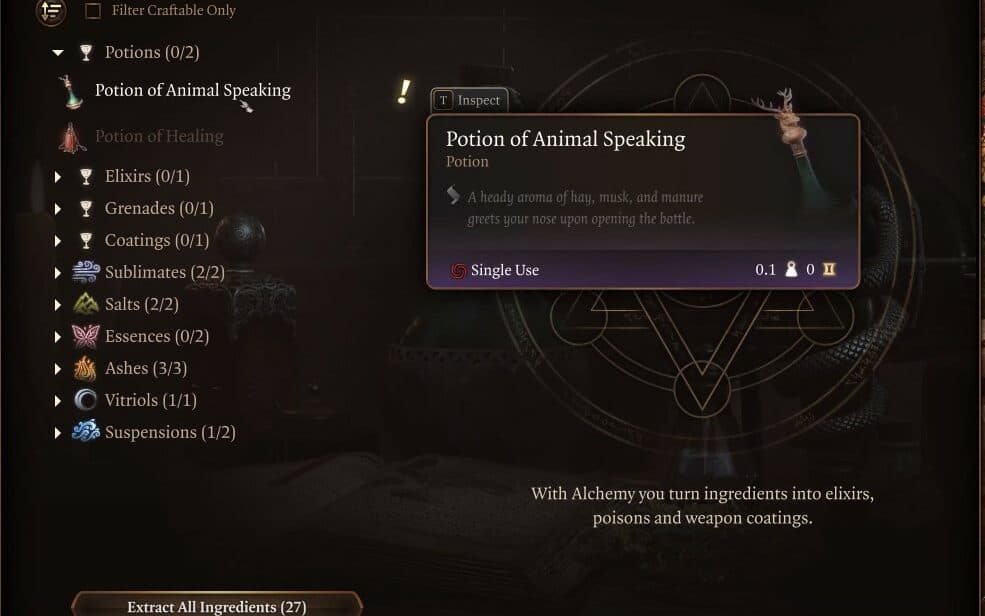Collapse the Potions category
This screenshot has height=616, width=985.
coord(58,52)
